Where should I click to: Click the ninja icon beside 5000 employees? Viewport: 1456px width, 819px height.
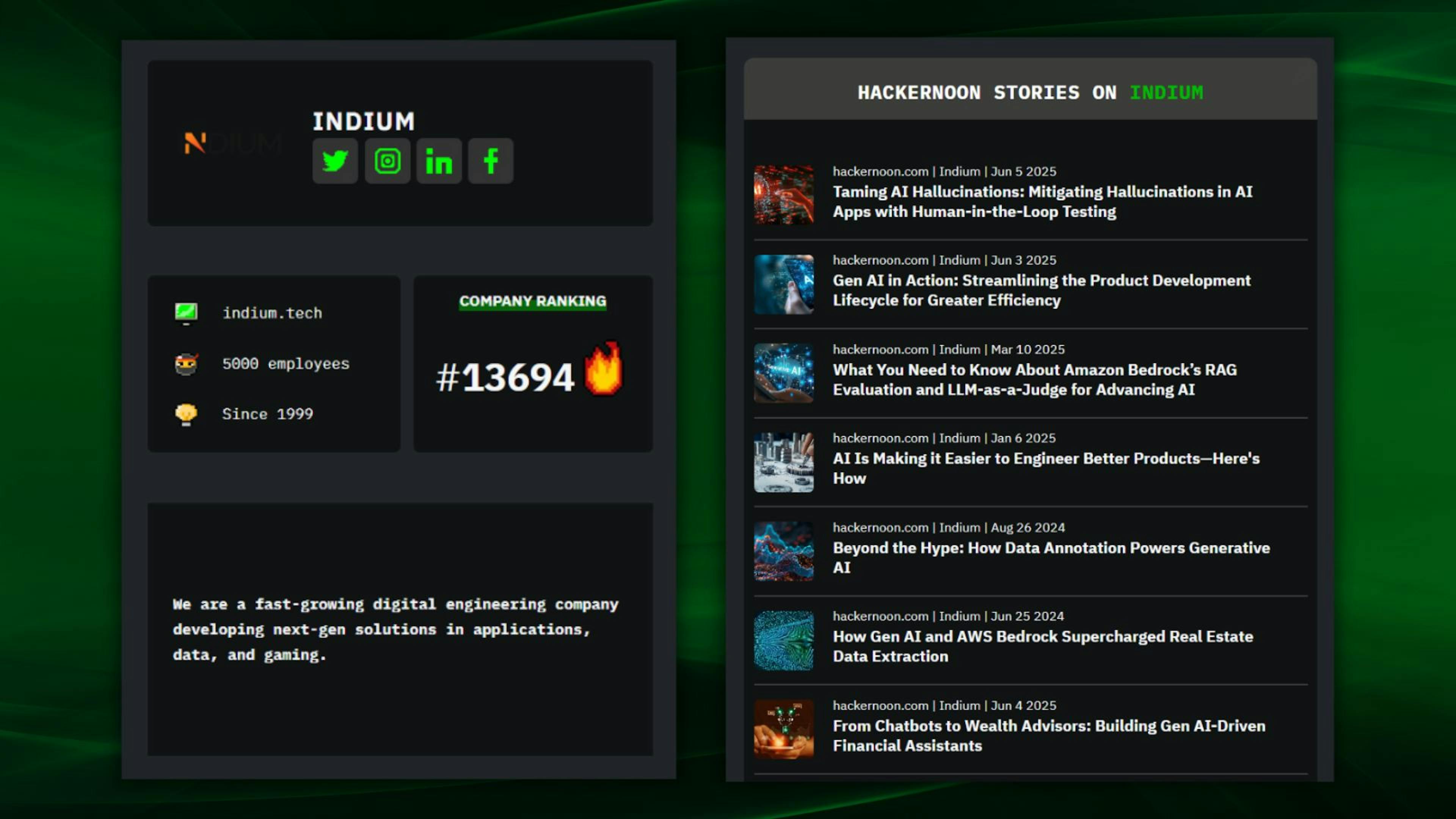pyautogui.click(x=187, y=363)
